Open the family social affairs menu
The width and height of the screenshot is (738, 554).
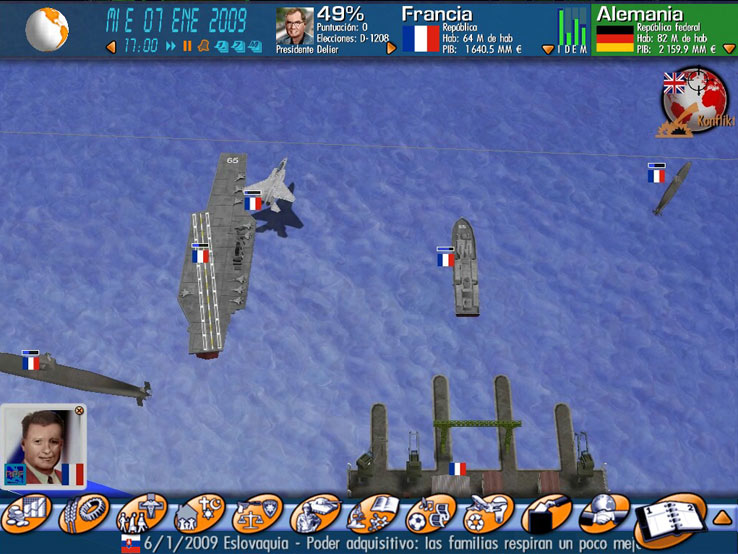pos(142,514)
